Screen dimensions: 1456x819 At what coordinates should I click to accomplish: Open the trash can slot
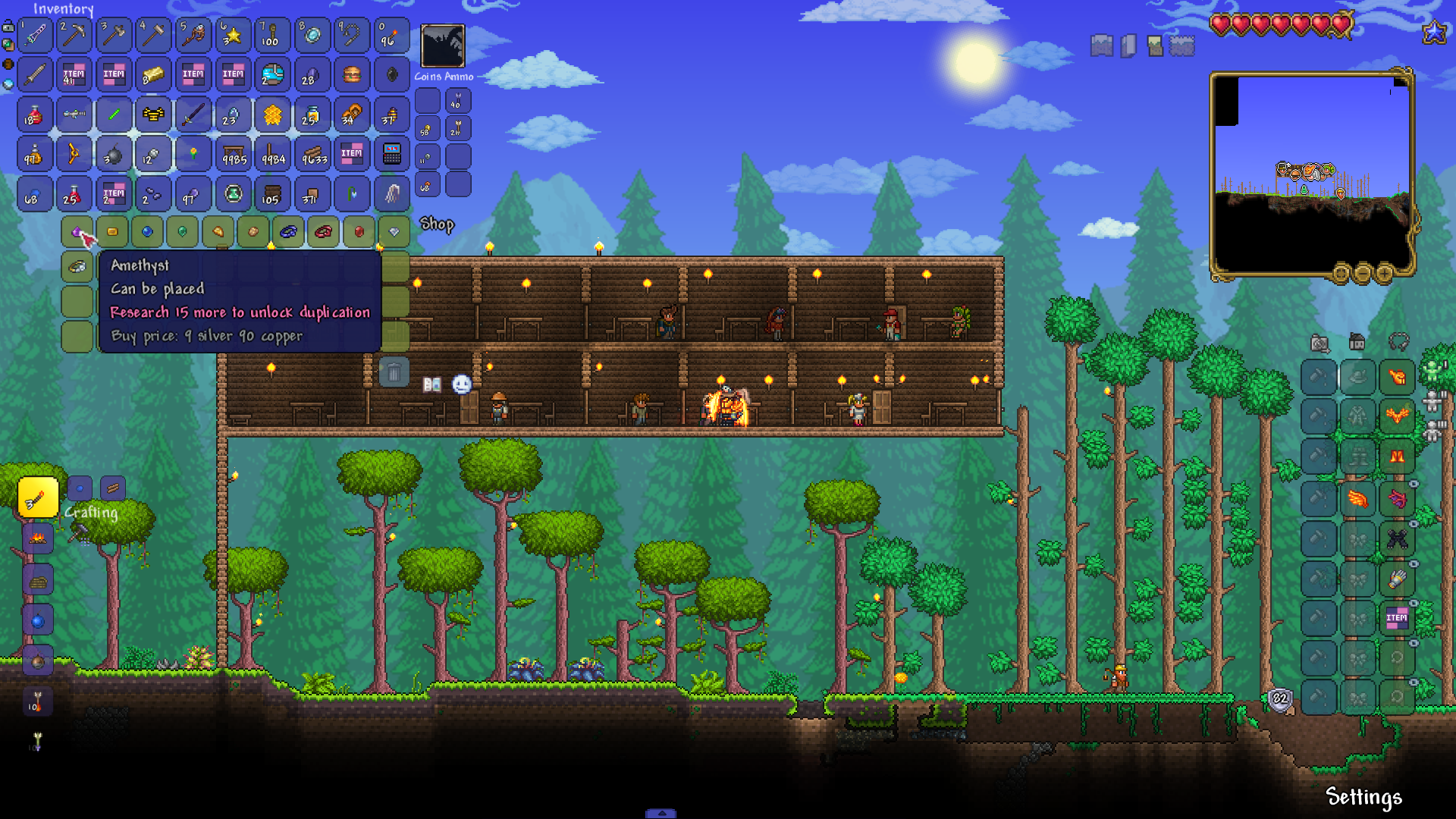[x=394, y=372]
